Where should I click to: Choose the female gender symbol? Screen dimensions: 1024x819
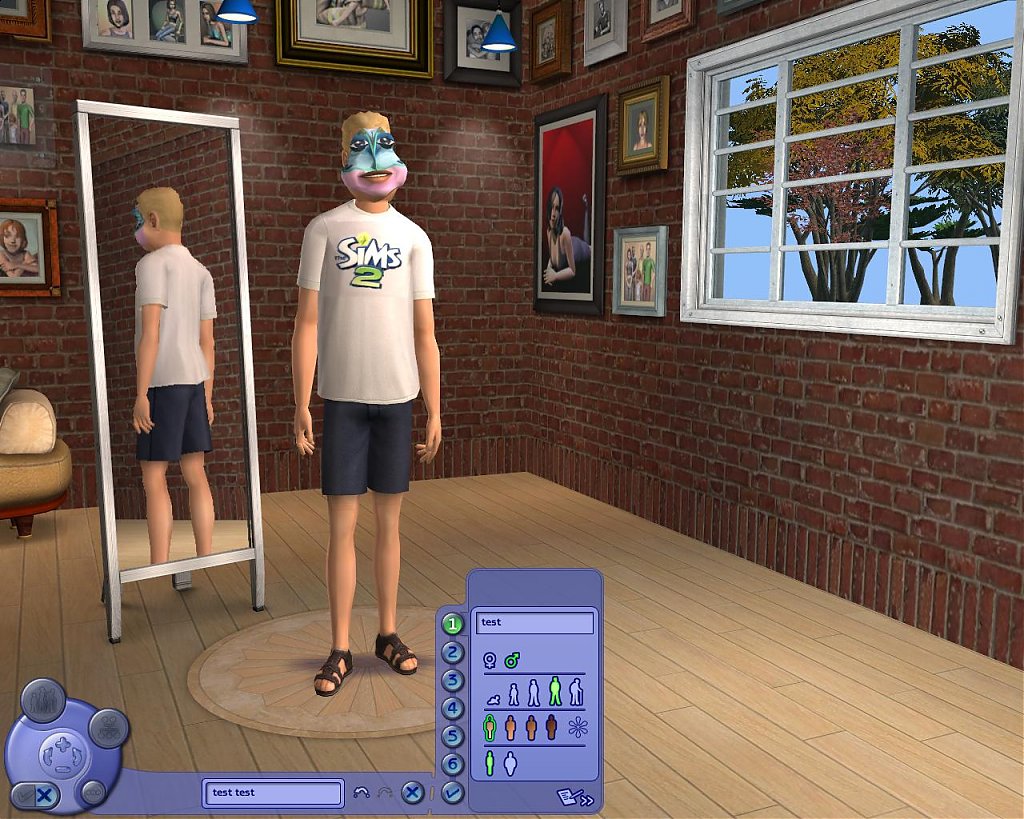tap(489, 660)
